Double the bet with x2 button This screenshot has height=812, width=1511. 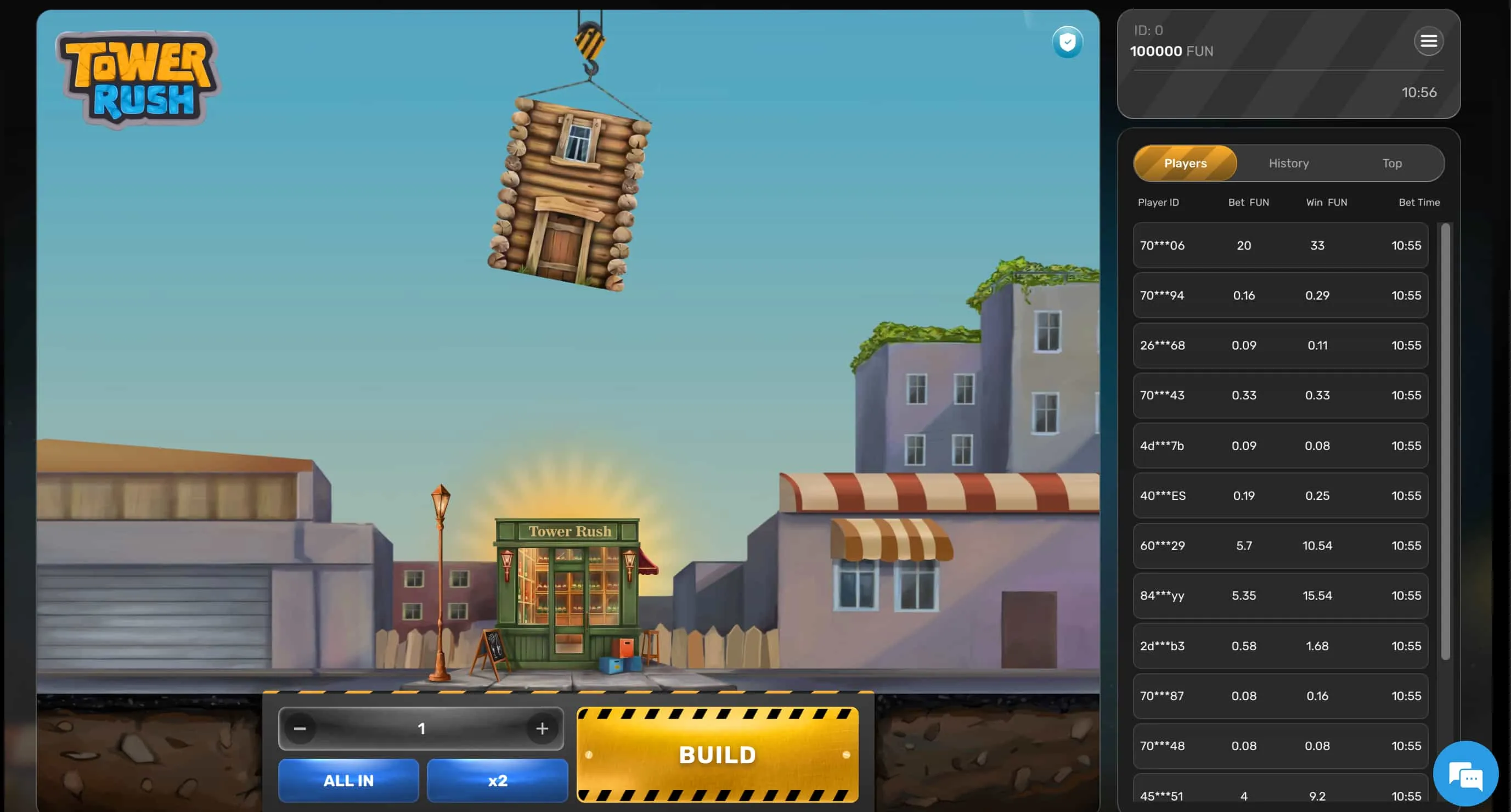point(497,780)
